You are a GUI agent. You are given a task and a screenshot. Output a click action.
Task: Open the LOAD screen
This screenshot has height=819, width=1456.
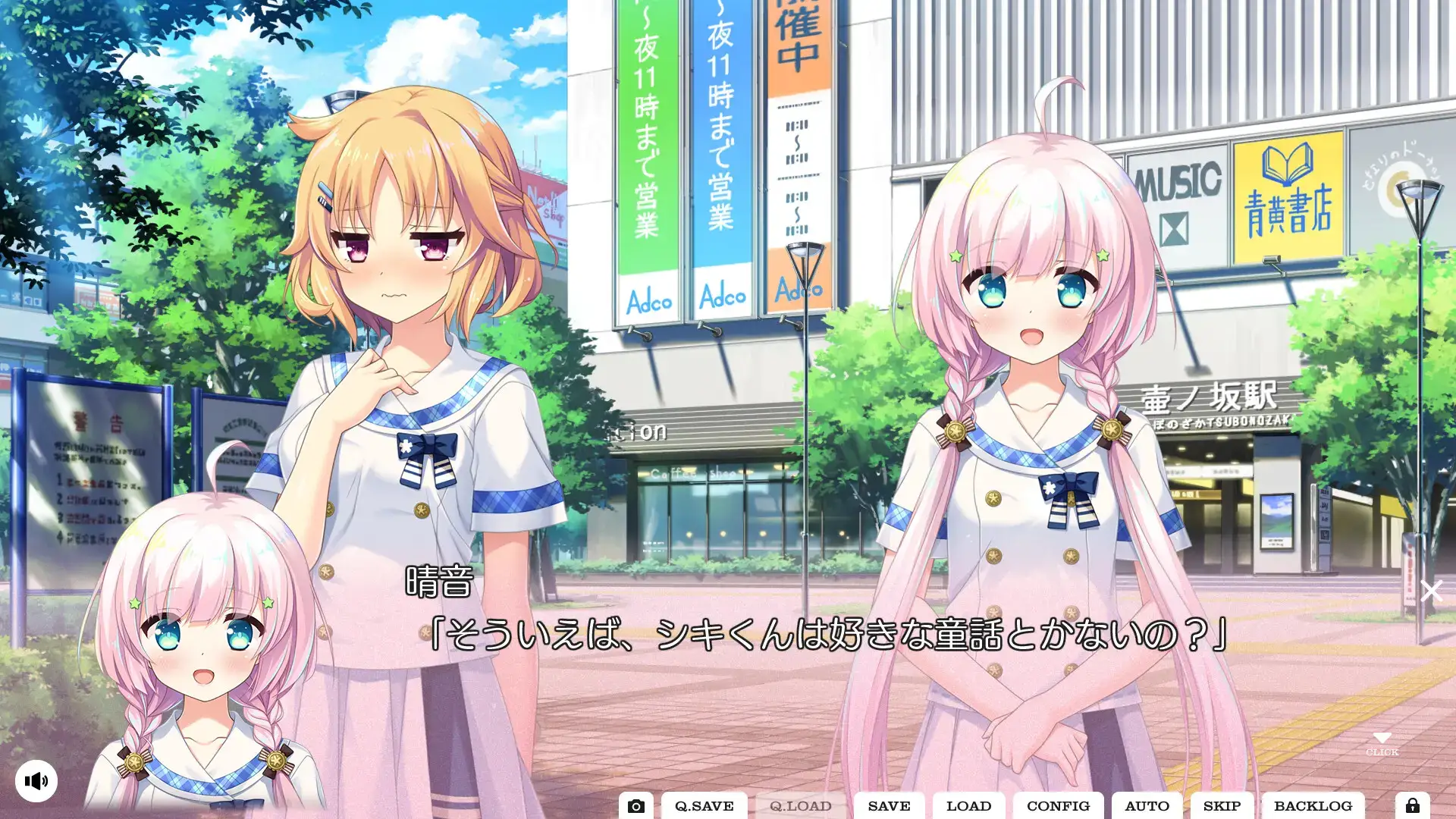coord(970,806)
